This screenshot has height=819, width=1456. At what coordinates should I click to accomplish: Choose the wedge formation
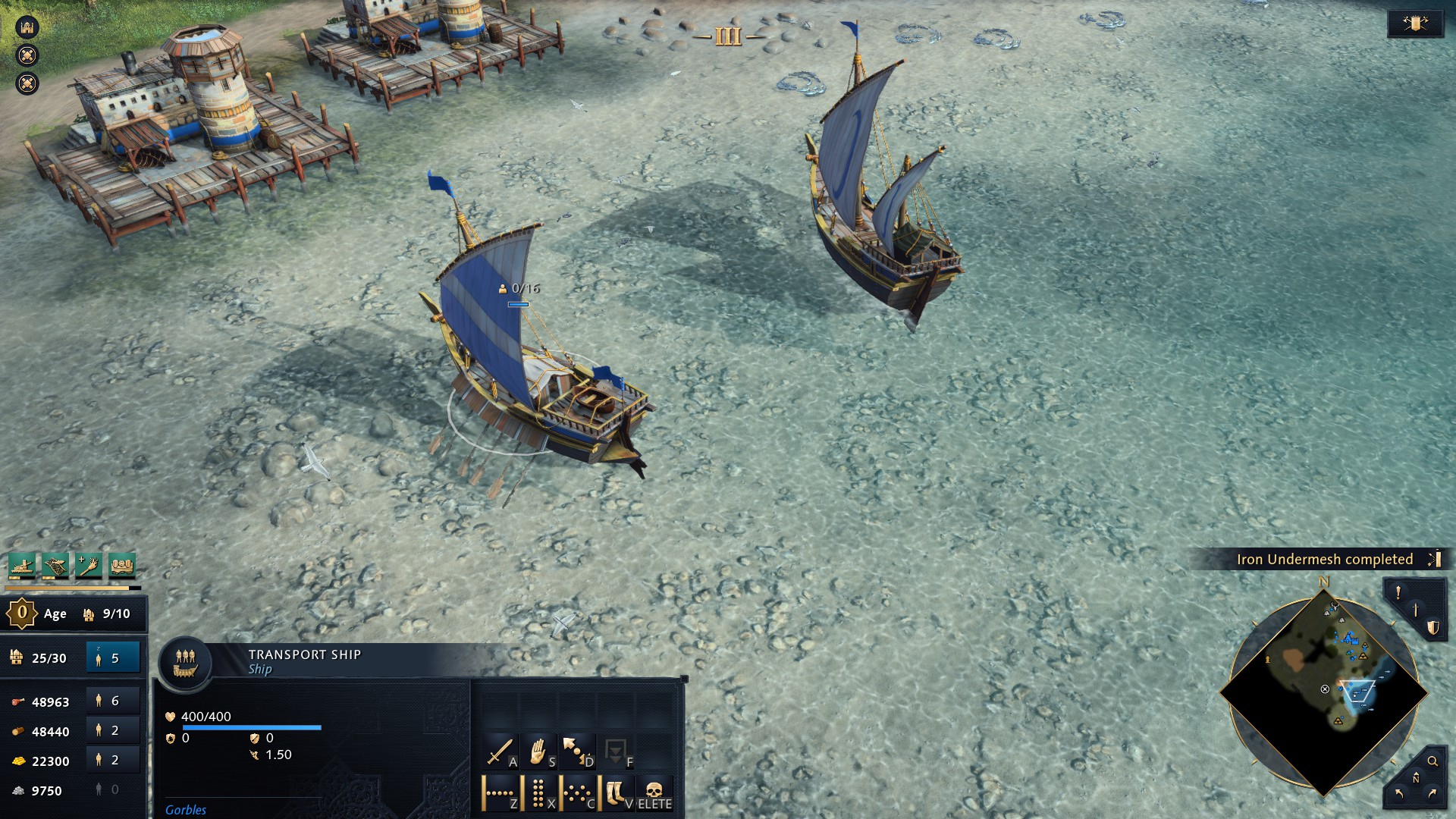577,793
